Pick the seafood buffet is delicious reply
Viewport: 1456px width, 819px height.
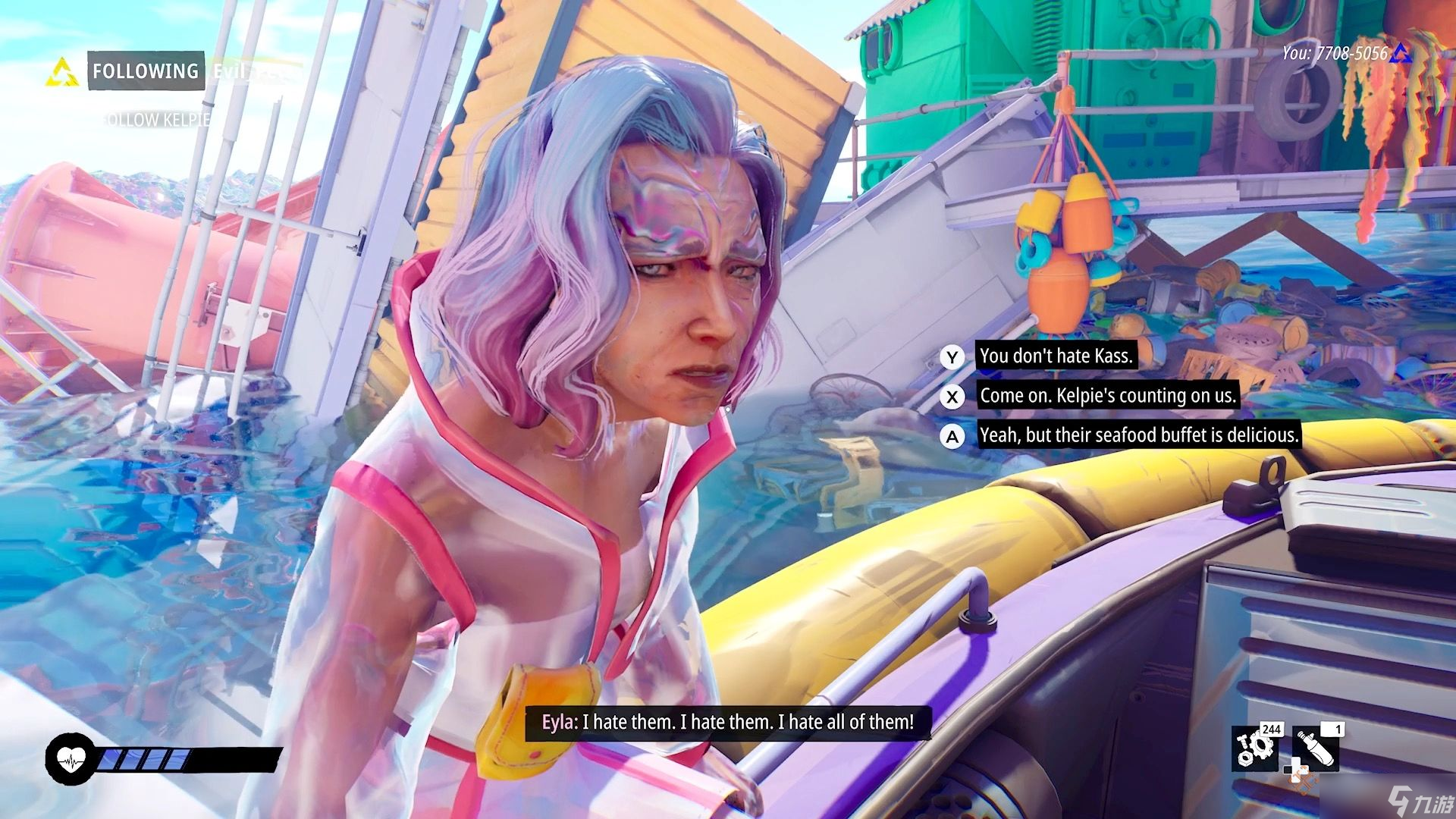pos(1138,435)
